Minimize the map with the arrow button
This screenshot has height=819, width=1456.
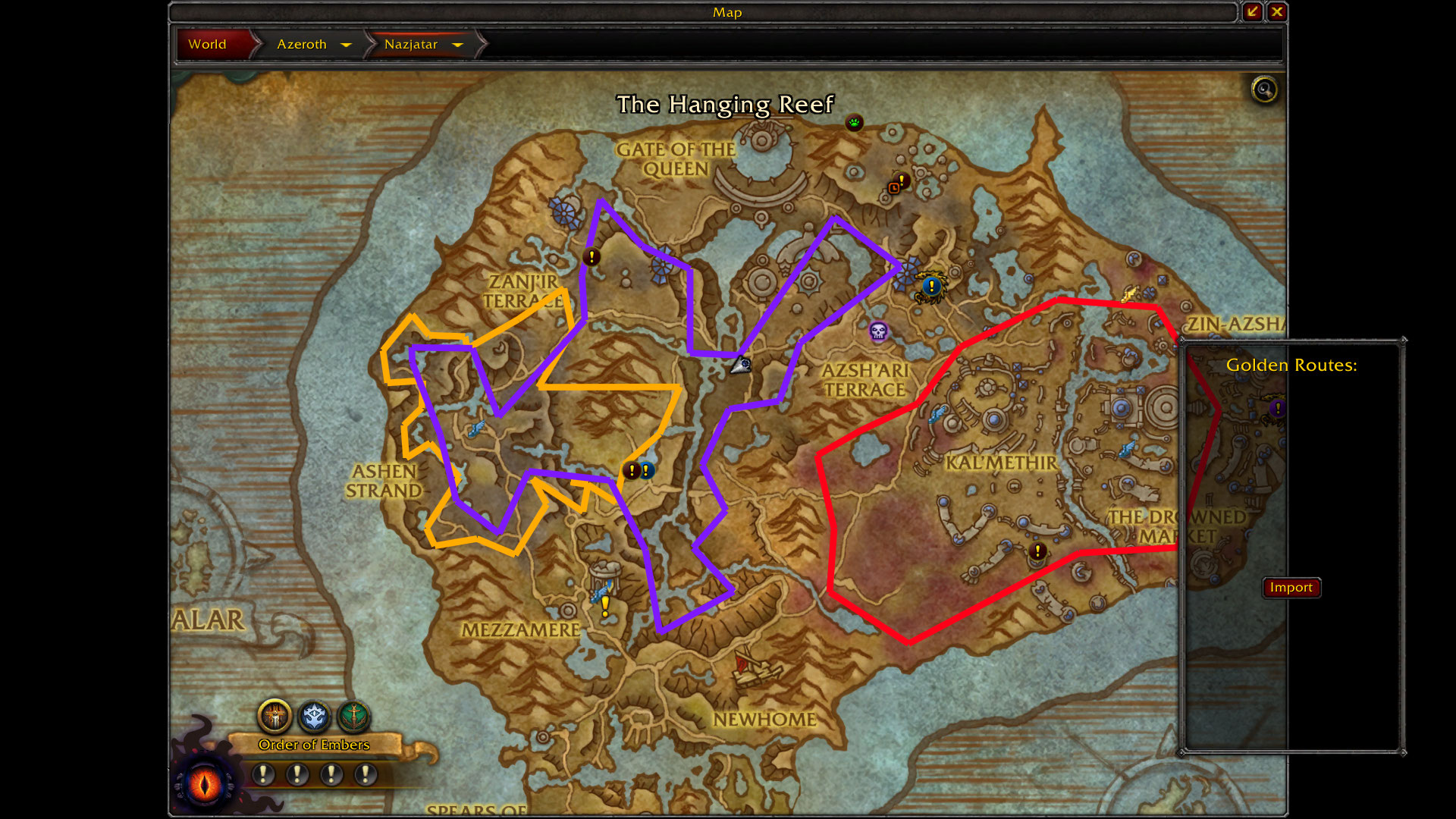point(1252,12)
